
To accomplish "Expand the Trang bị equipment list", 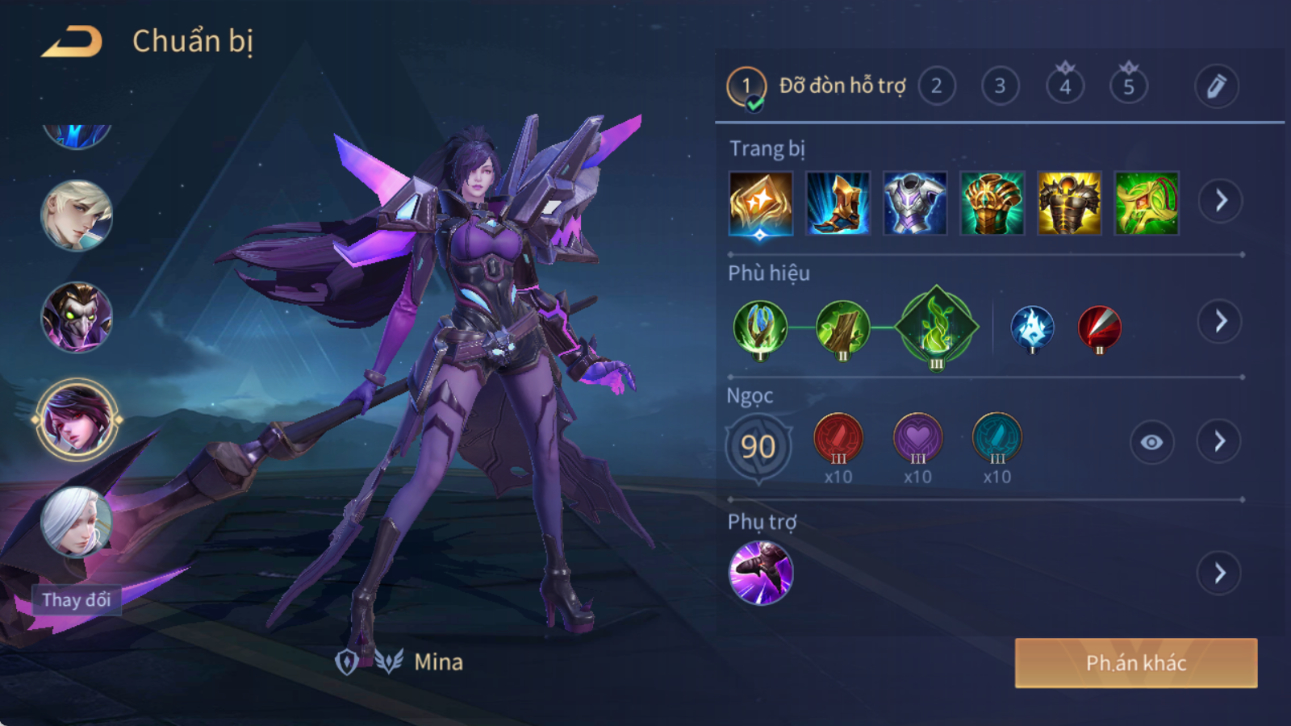I will [x=1220, y=201].
